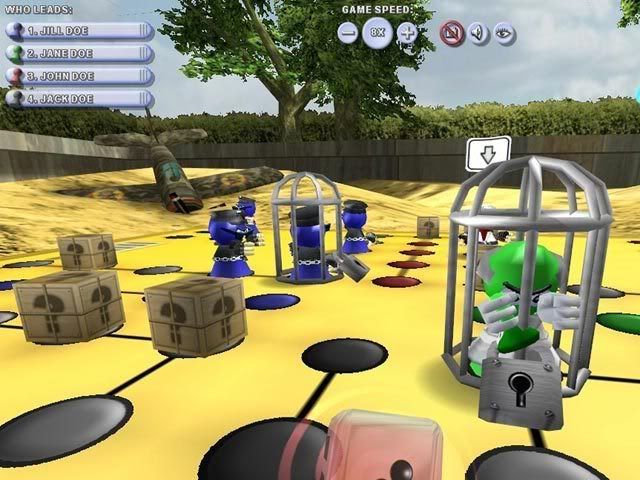The width and height of the screenshot is (640, 480).
Task: Click the down arrow marker above the cage
Action: [x=488, y=154]
